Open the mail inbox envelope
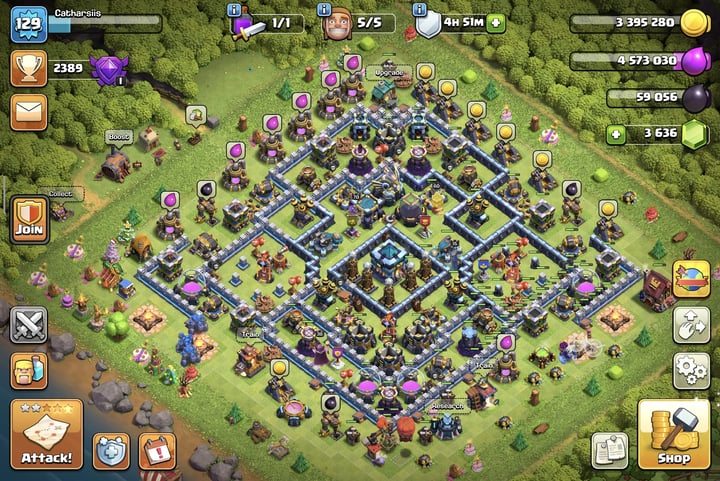 pos(29,111)
